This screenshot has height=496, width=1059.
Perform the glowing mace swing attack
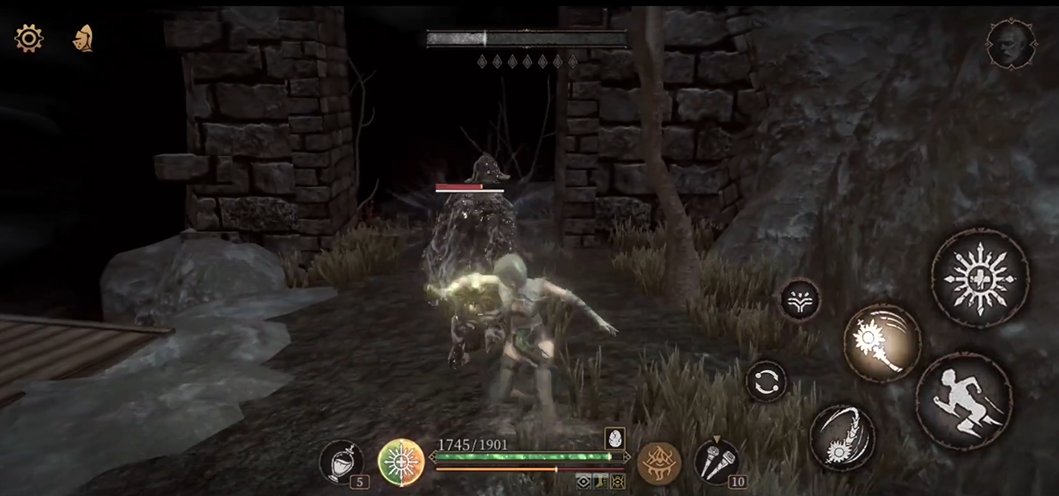click(881, 344)
